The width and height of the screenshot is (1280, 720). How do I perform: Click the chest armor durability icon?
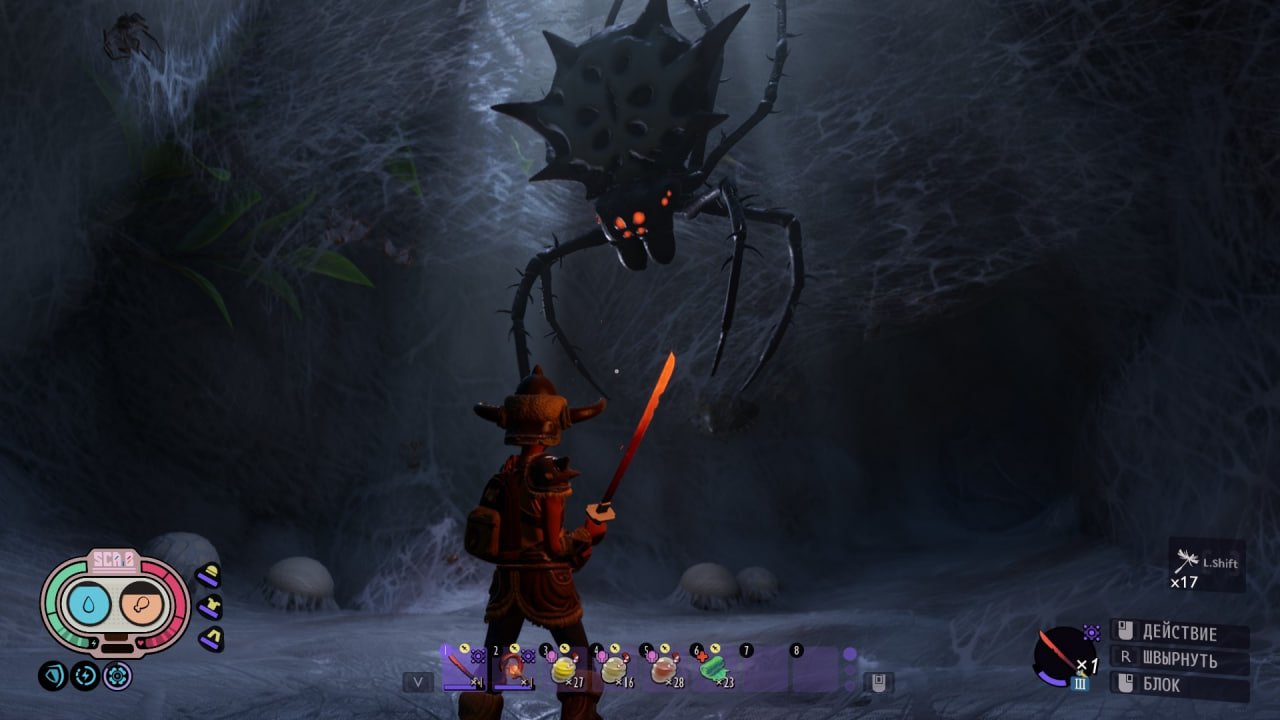pos(209,606)
